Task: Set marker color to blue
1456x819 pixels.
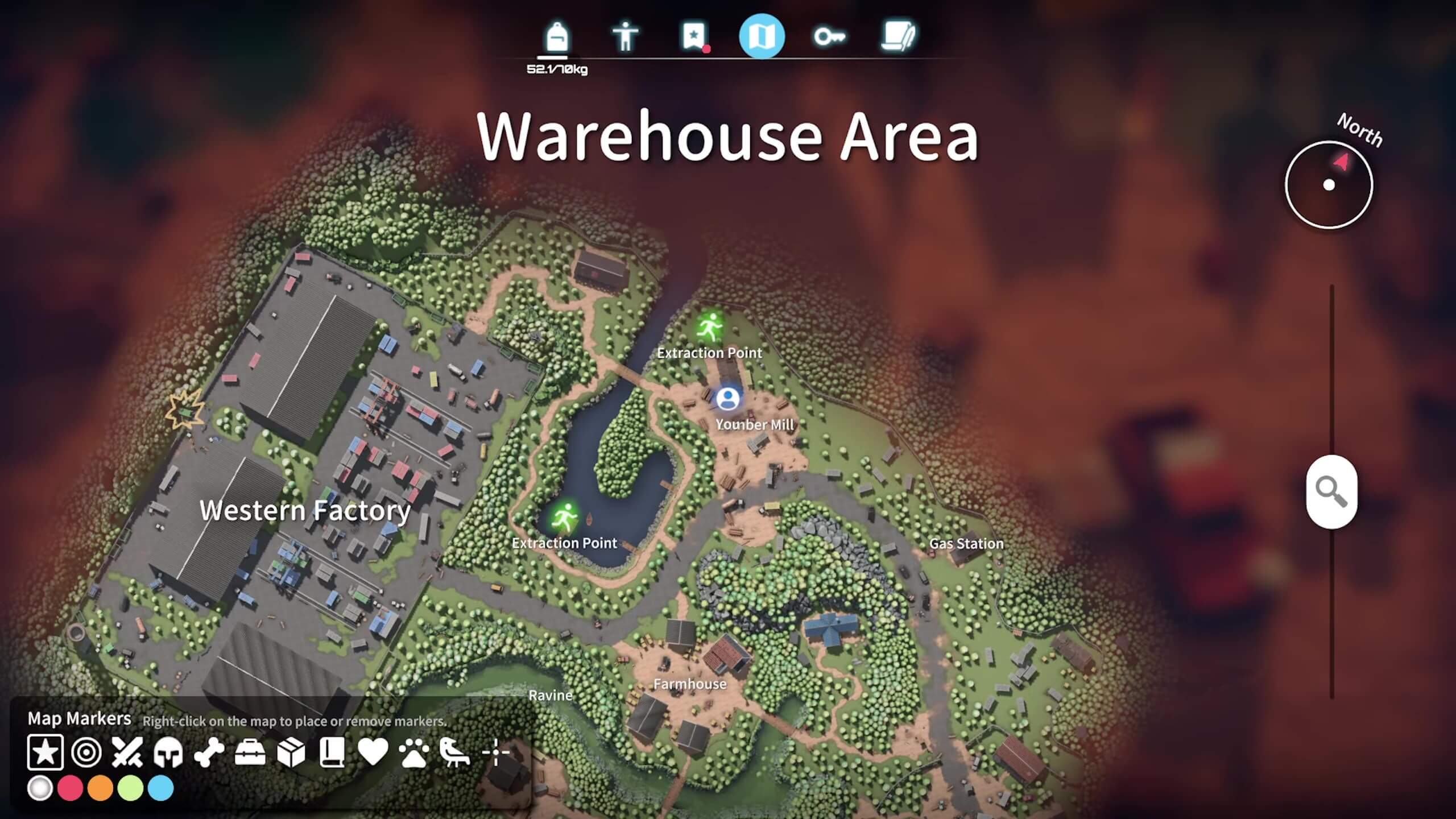Action: pyautogui.click(x=161, y=789)
